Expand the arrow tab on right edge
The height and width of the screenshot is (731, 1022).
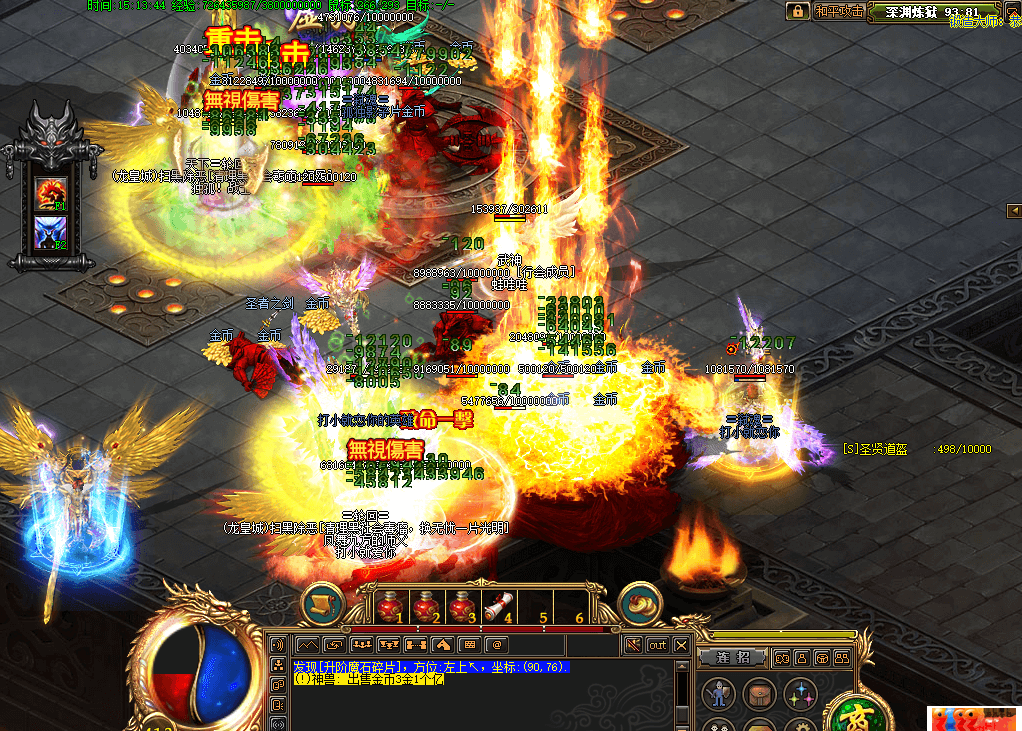[x=1015, y=210]
